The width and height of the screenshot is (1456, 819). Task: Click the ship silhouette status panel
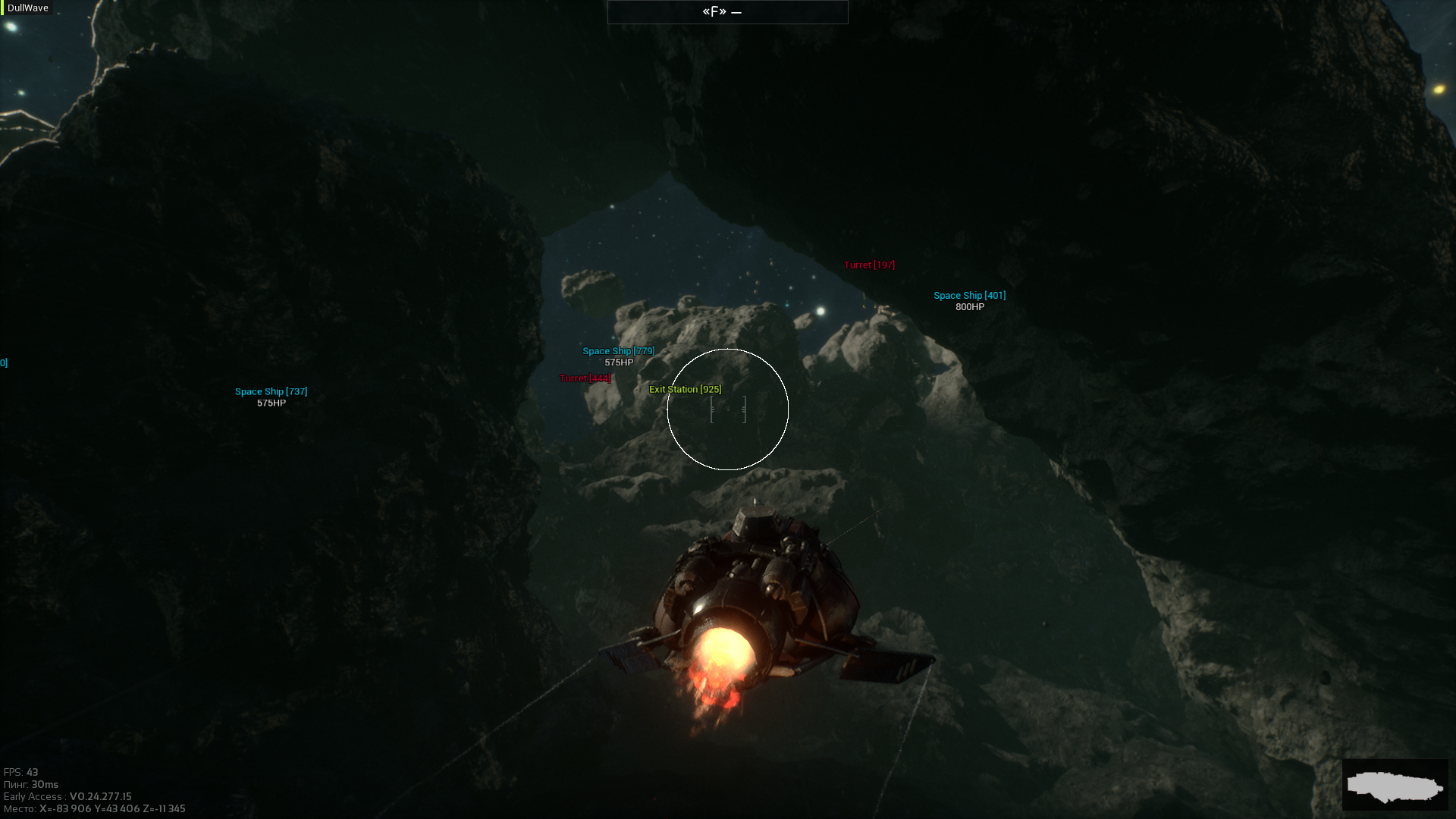click(x=1395, y=785)
